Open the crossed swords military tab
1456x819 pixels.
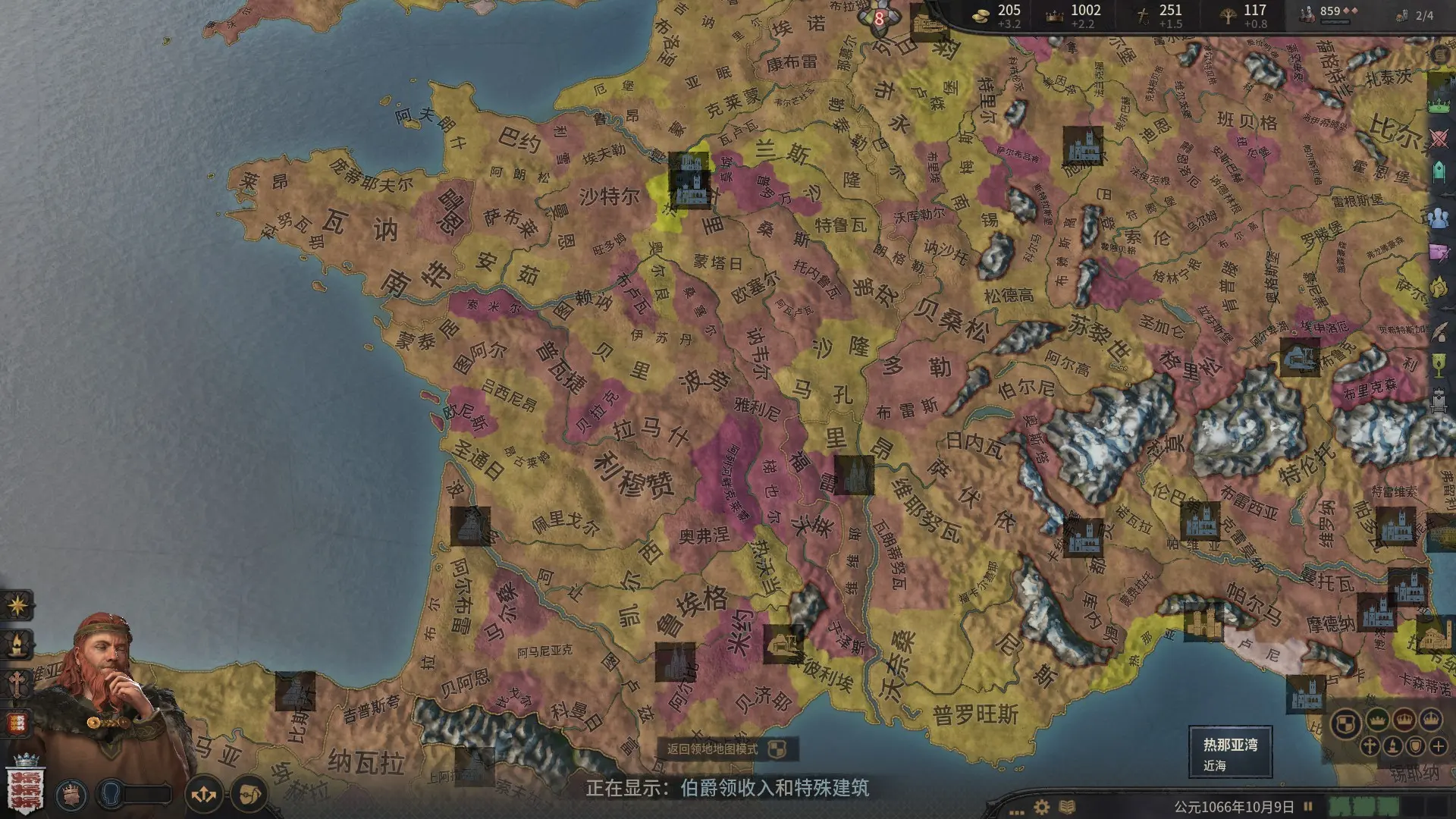point(1439,139)
